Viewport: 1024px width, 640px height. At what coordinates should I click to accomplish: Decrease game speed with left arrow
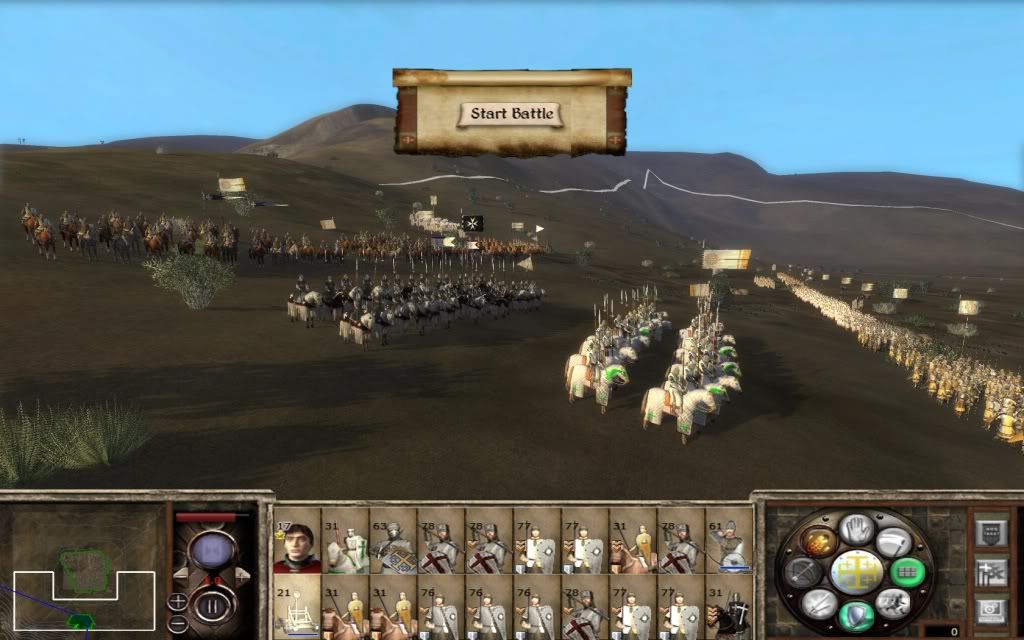181,572
